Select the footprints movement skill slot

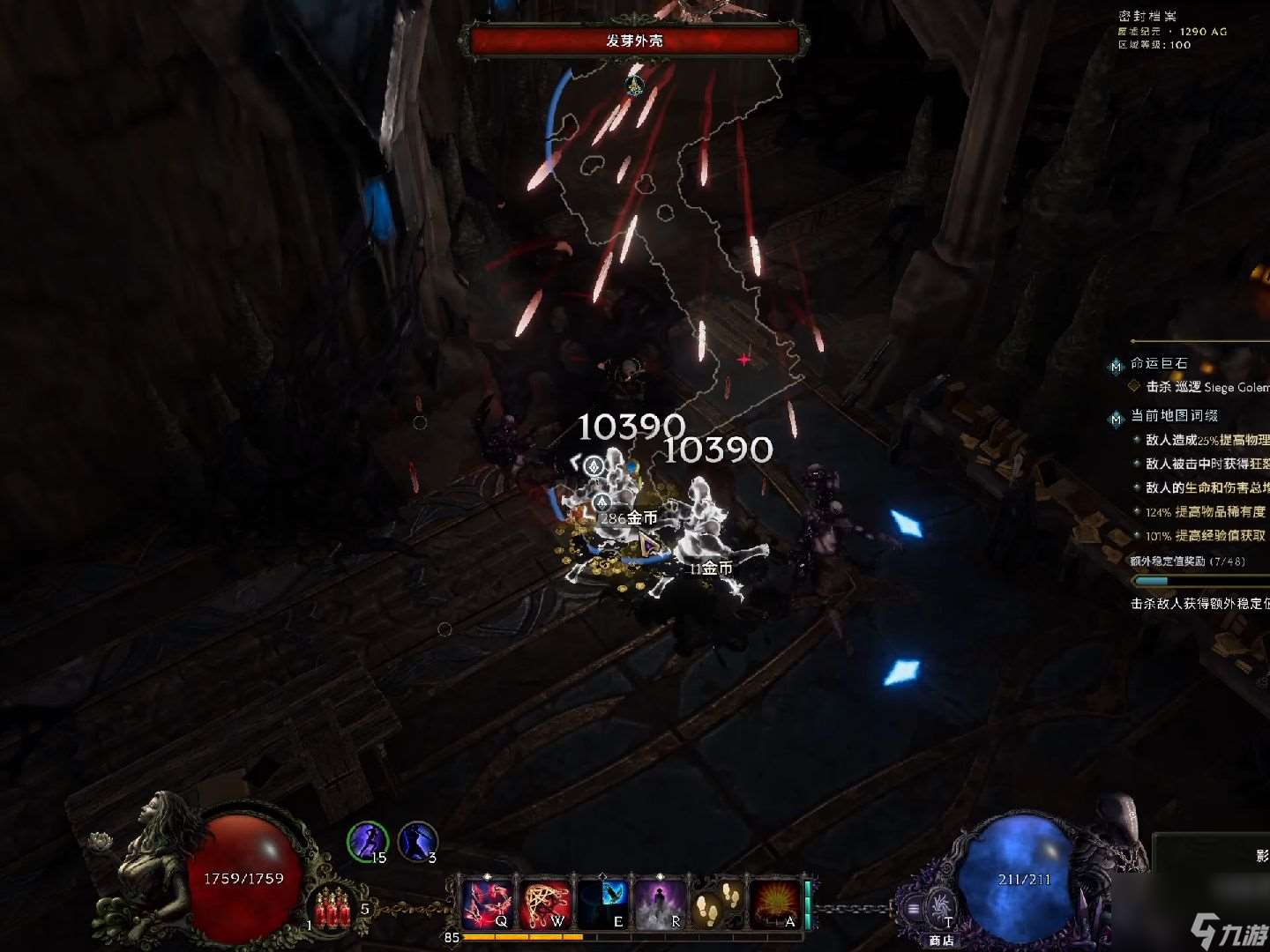718,904
